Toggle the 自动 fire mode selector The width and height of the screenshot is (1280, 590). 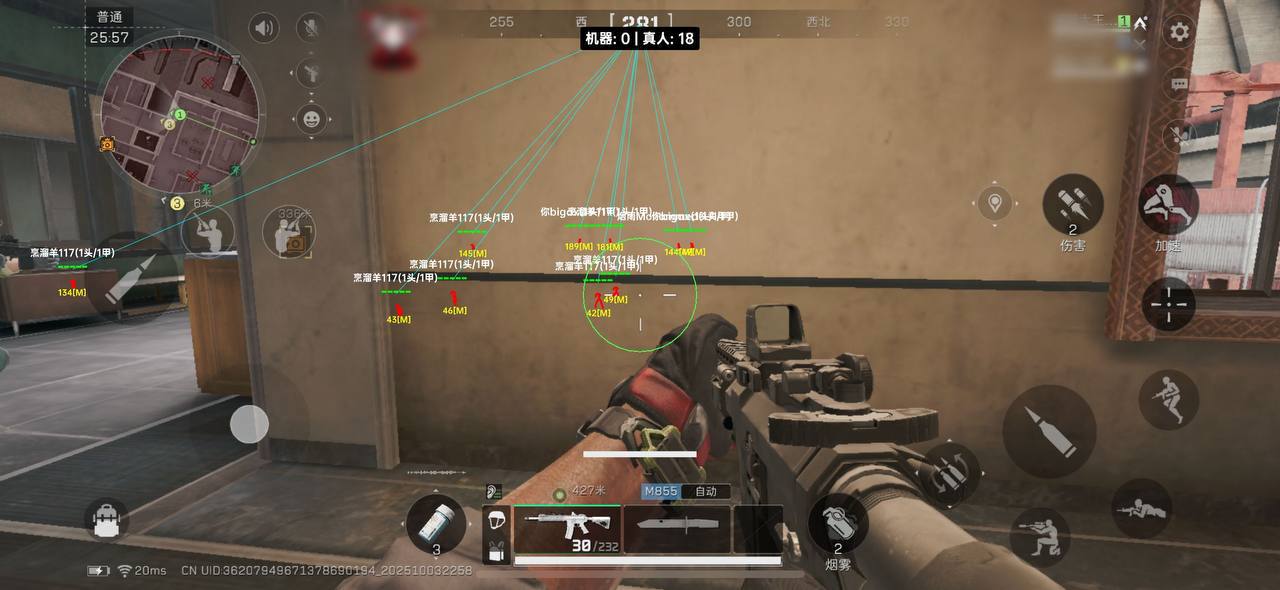coord(706,492)
